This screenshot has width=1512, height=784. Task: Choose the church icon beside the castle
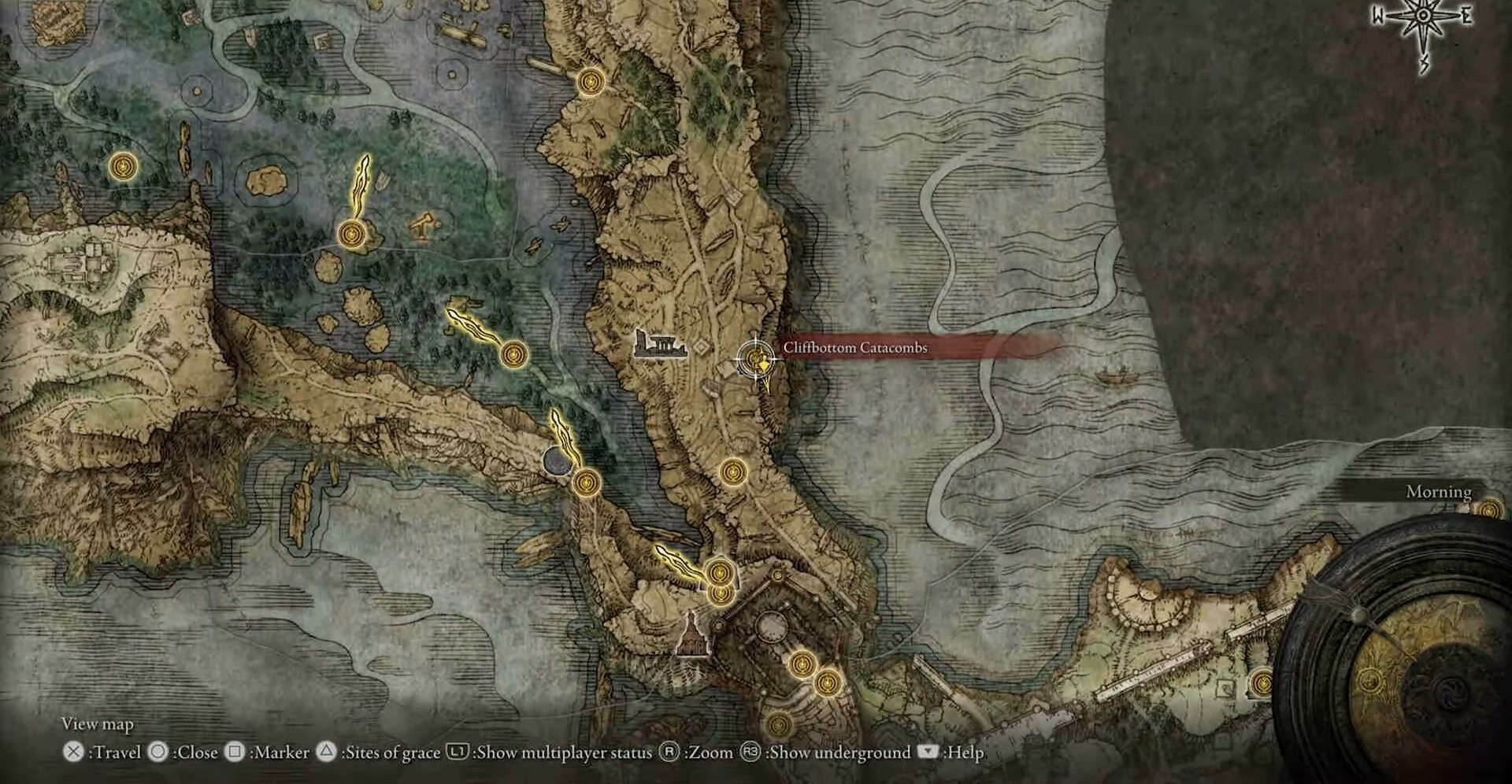click(x=694, y=634)
